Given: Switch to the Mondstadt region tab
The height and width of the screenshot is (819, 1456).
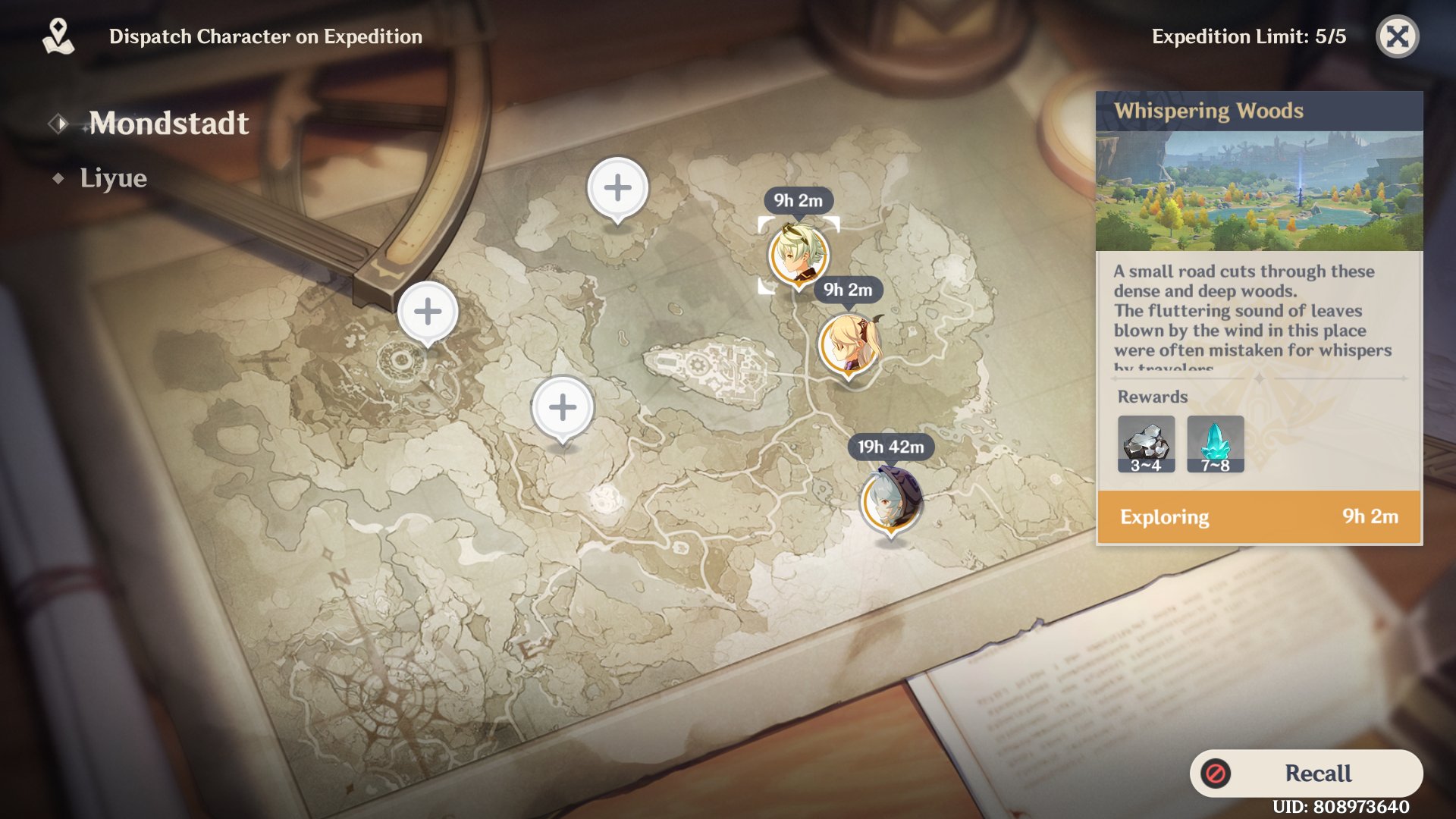Looking at the screenshot, I should (x=168, y=124).
